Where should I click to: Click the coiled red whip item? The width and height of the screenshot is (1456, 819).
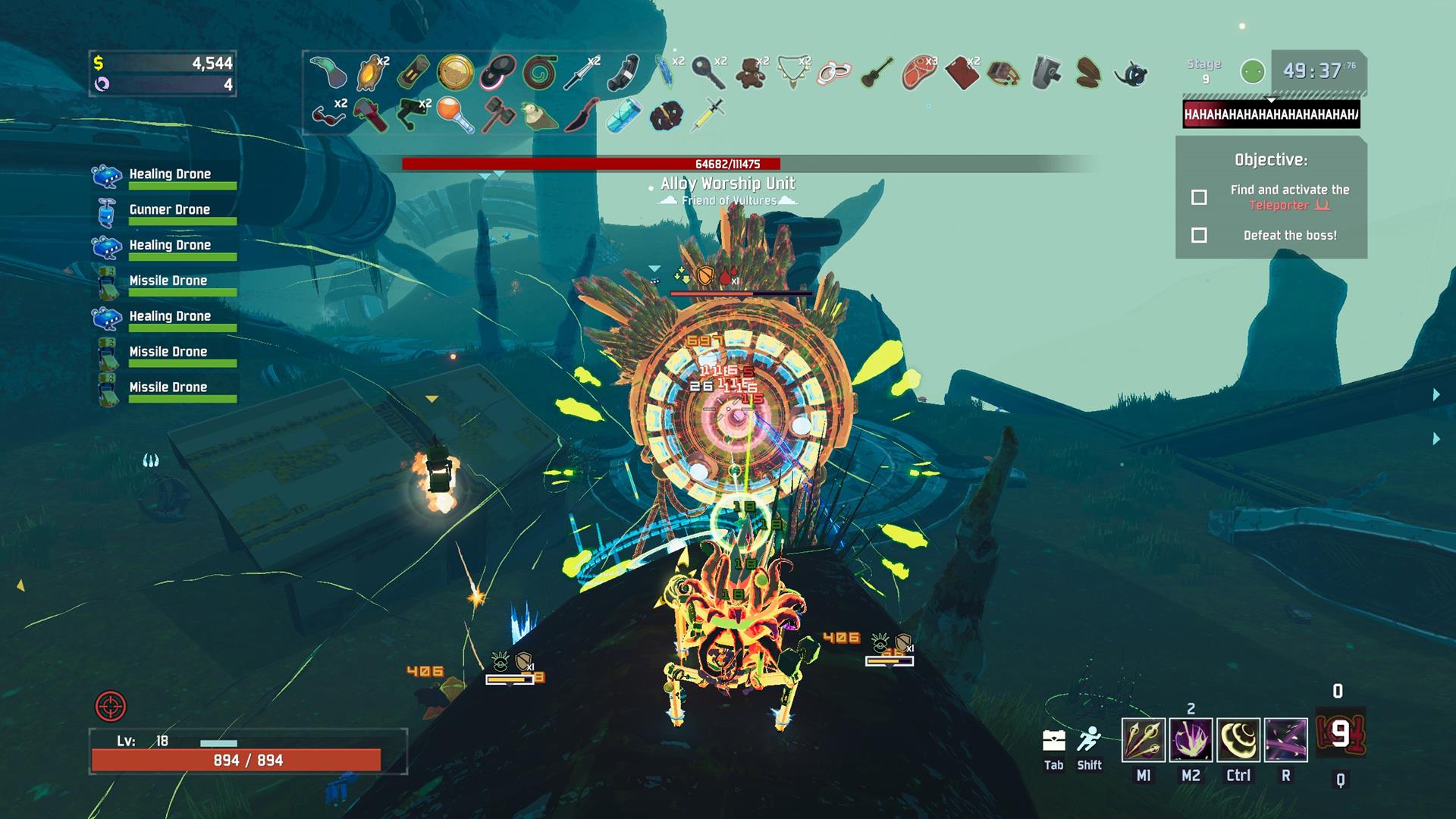541,73
